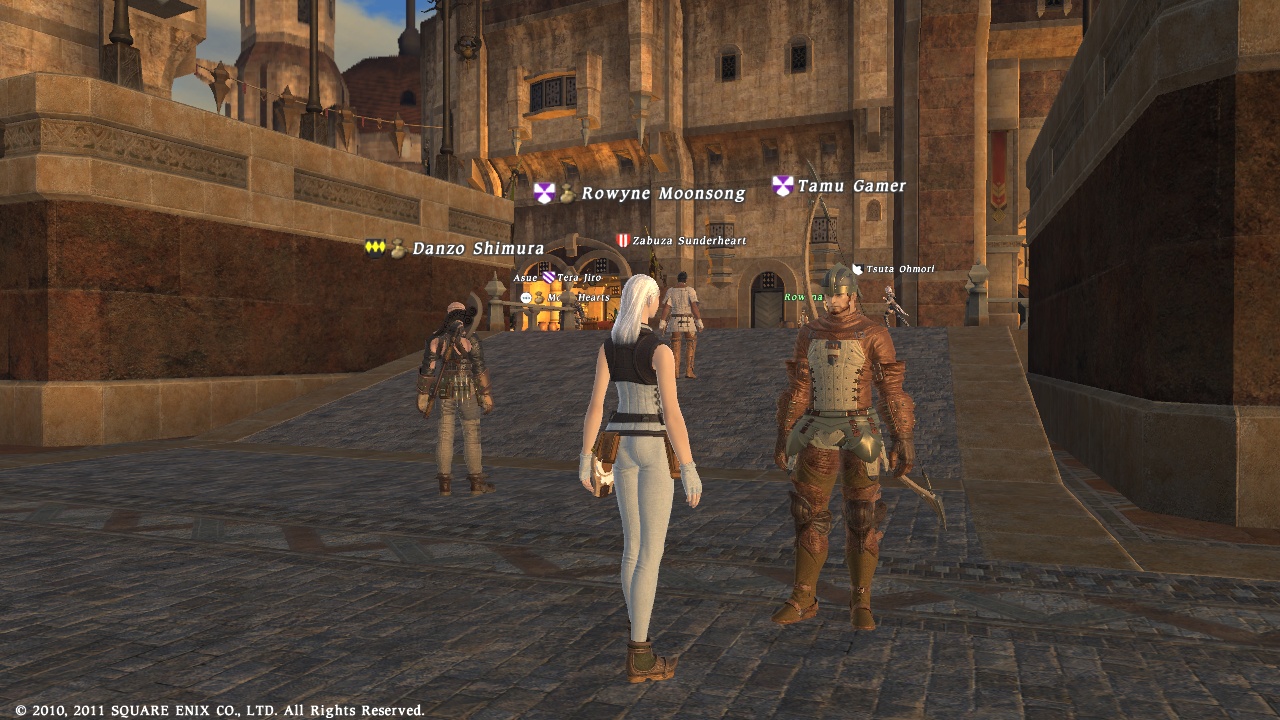The image size is (1280, 720).
Task: Click the Danzo Shimura name label
Action: pyautogui.click(x=478, y=249)
